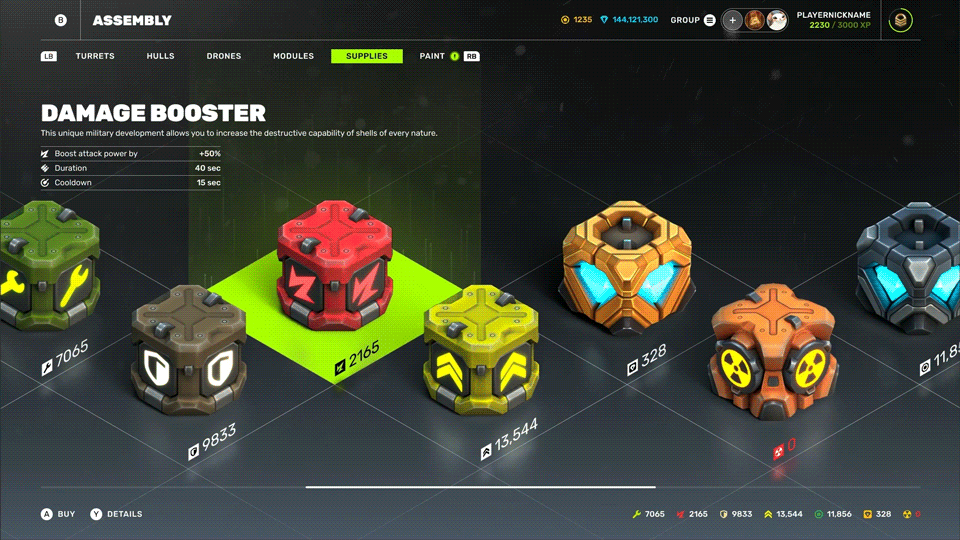Click the white cat group avatar
960x540 pixels.
pos(777,20)
